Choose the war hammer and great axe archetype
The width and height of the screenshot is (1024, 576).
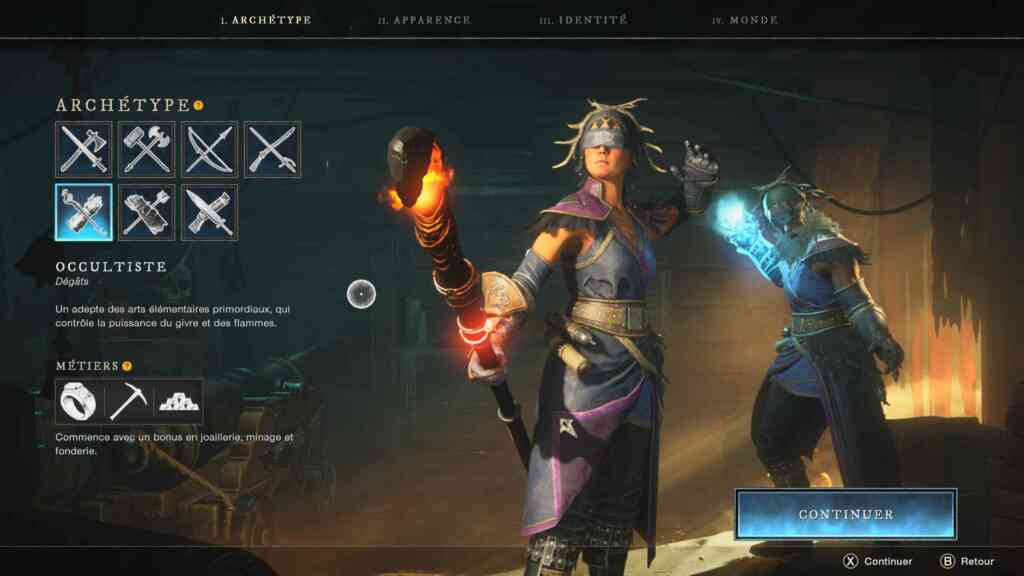[147, 150]
